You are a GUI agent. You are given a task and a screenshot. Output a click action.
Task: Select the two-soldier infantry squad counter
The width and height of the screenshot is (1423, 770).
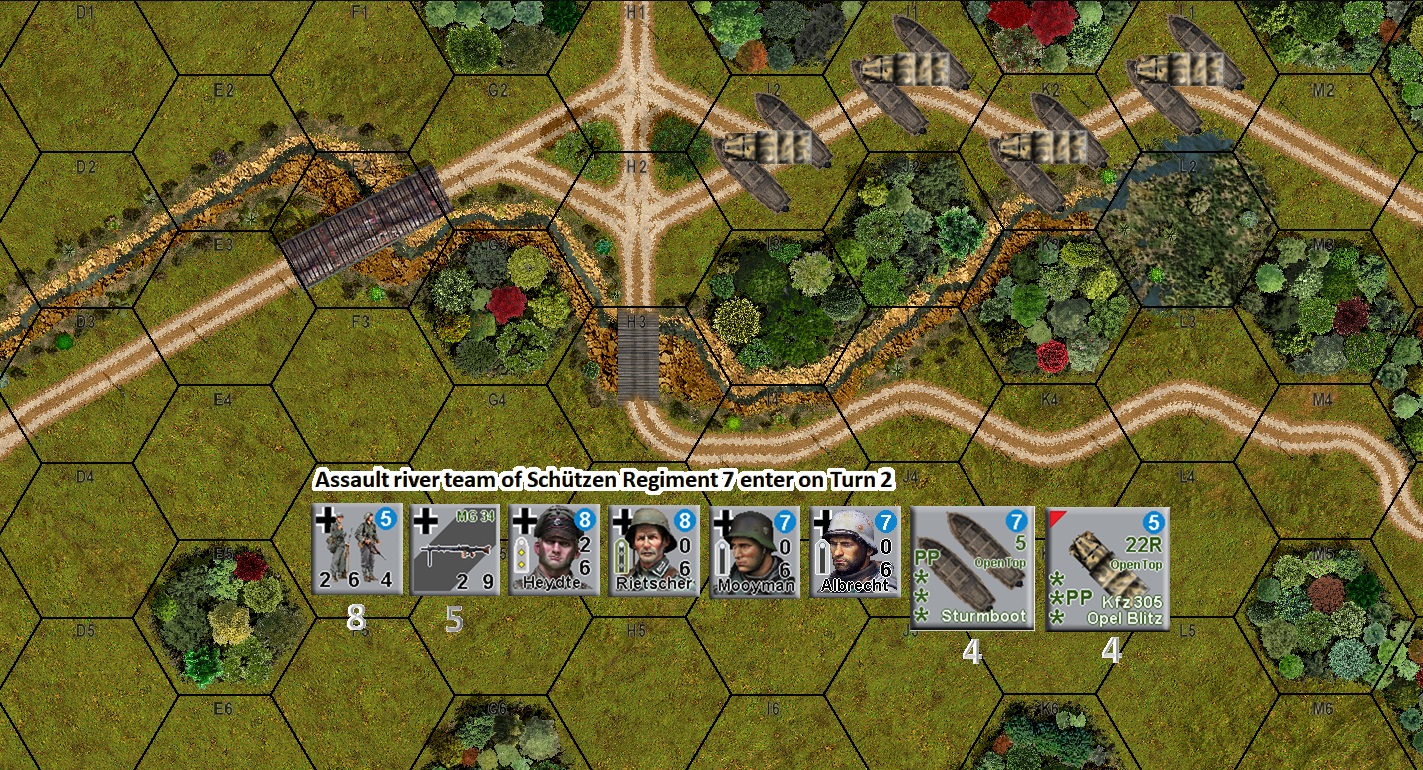(357, 550)
